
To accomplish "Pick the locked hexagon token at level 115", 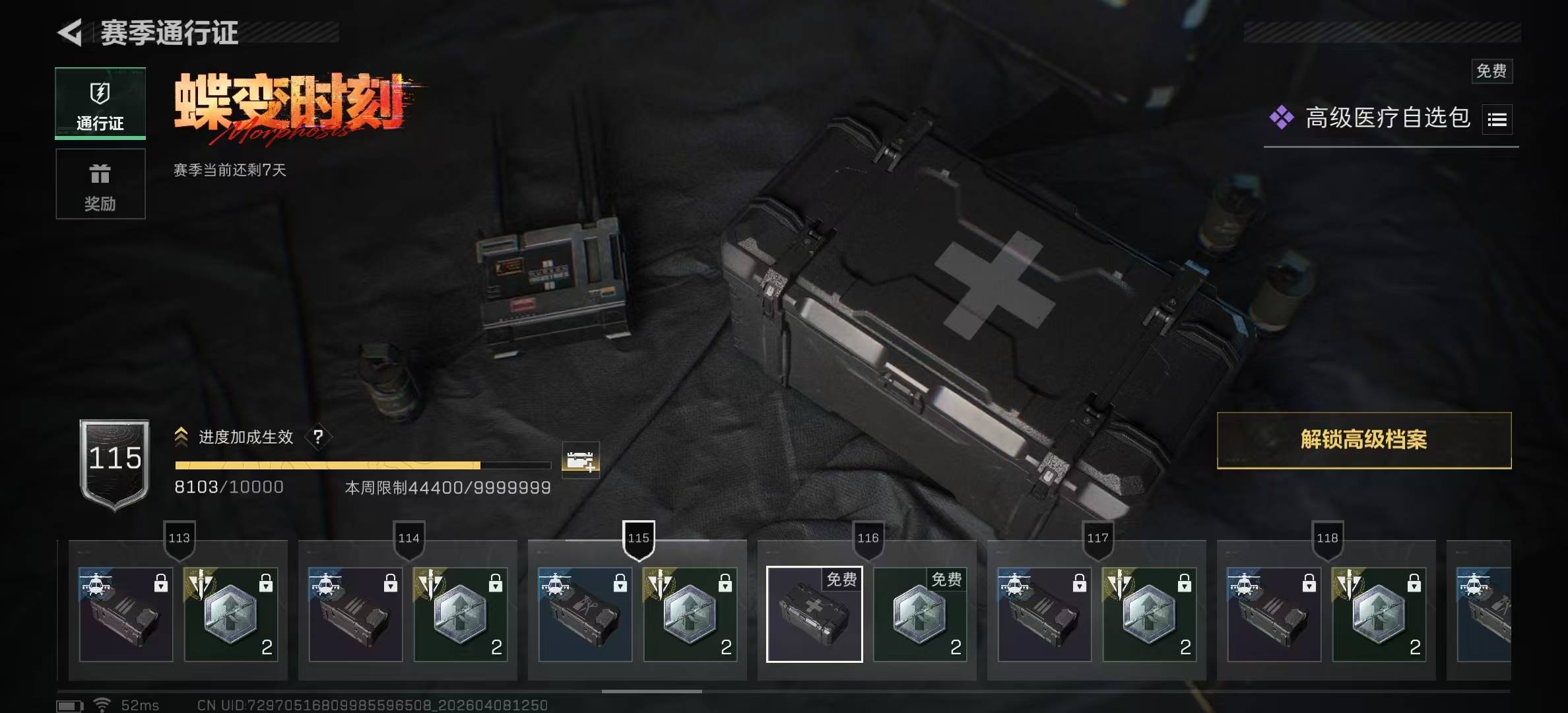I will 690,614.
